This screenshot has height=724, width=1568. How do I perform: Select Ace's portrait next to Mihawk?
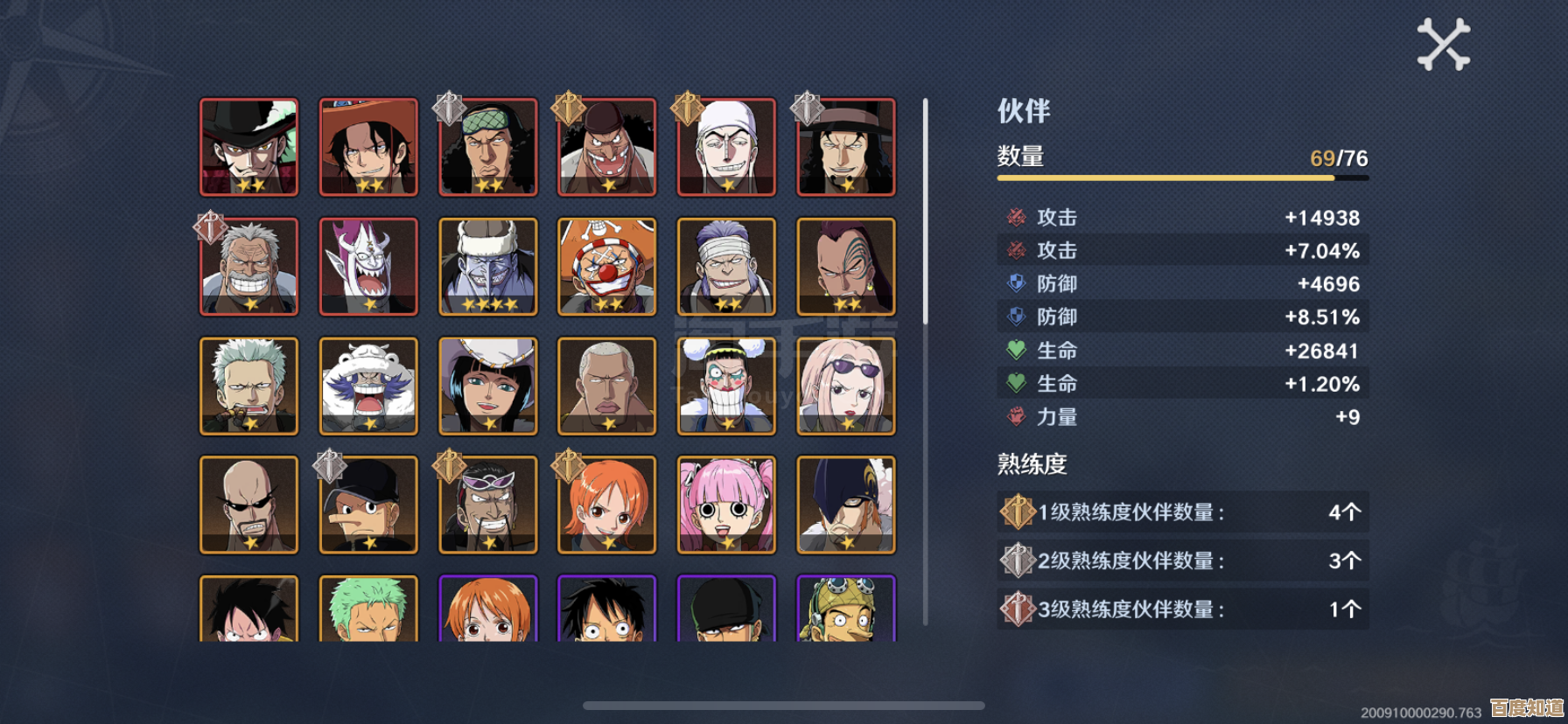coord(368,147)
